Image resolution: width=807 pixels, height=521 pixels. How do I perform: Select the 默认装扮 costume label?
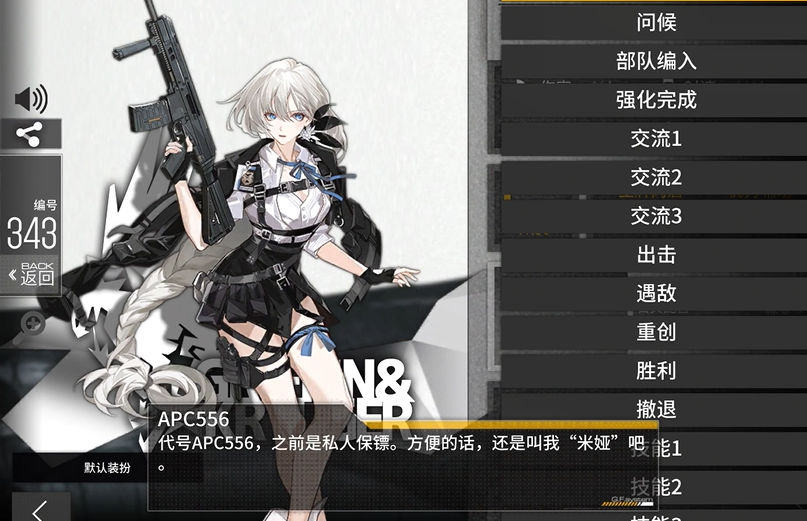pos(107,467)
